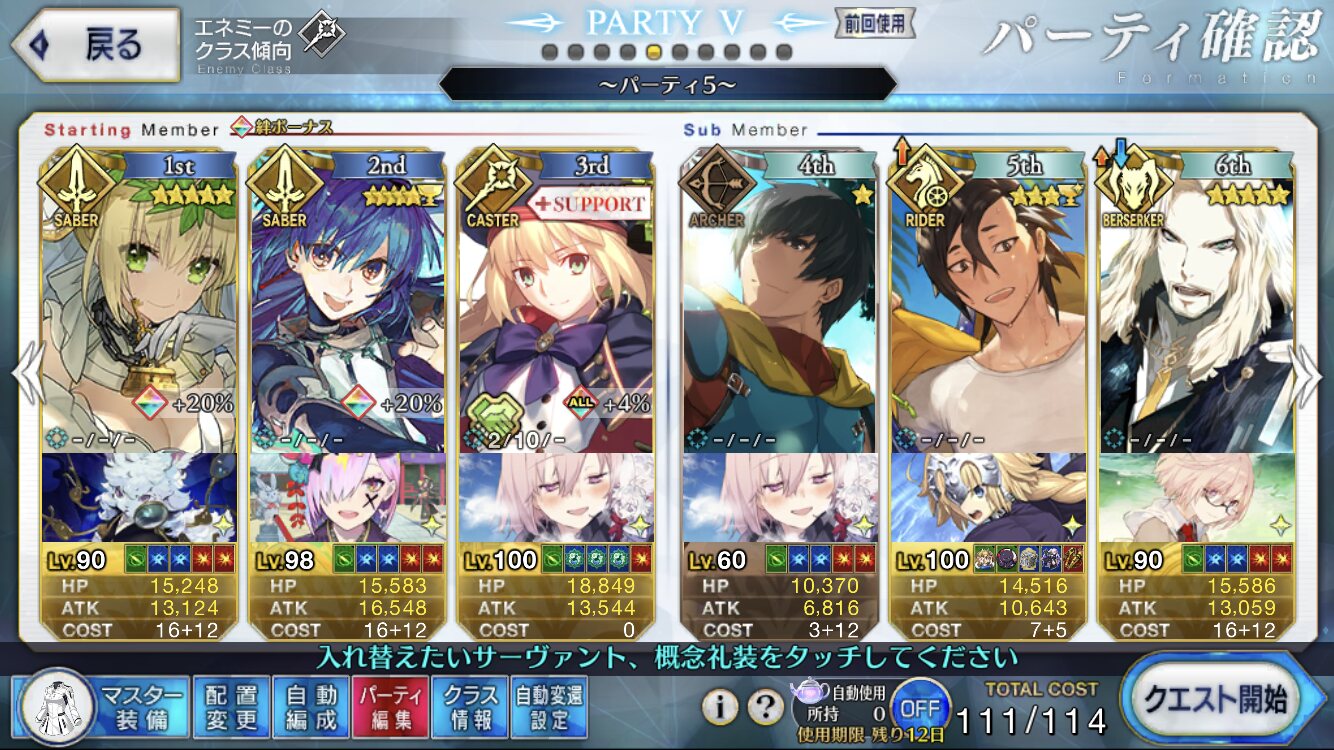The width and height of the screenshot is (1334, 750).
Task: Show クラス情報 class info
Action: point(470,707)
